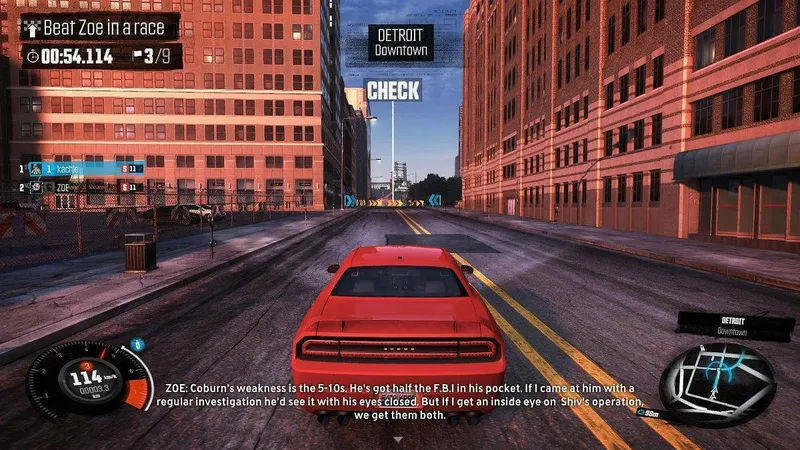The width and height of the screenshot is (800, 450).
Task: Select kachto's row in the race standings
Action: click(86, 168)
